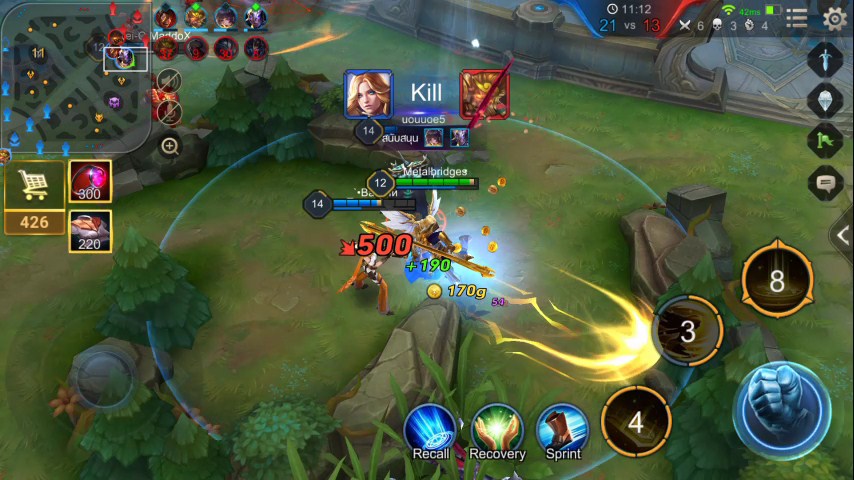854x480 pixels.
Task: Buy the recommended 300 gold item
Action: click(90, 181)
